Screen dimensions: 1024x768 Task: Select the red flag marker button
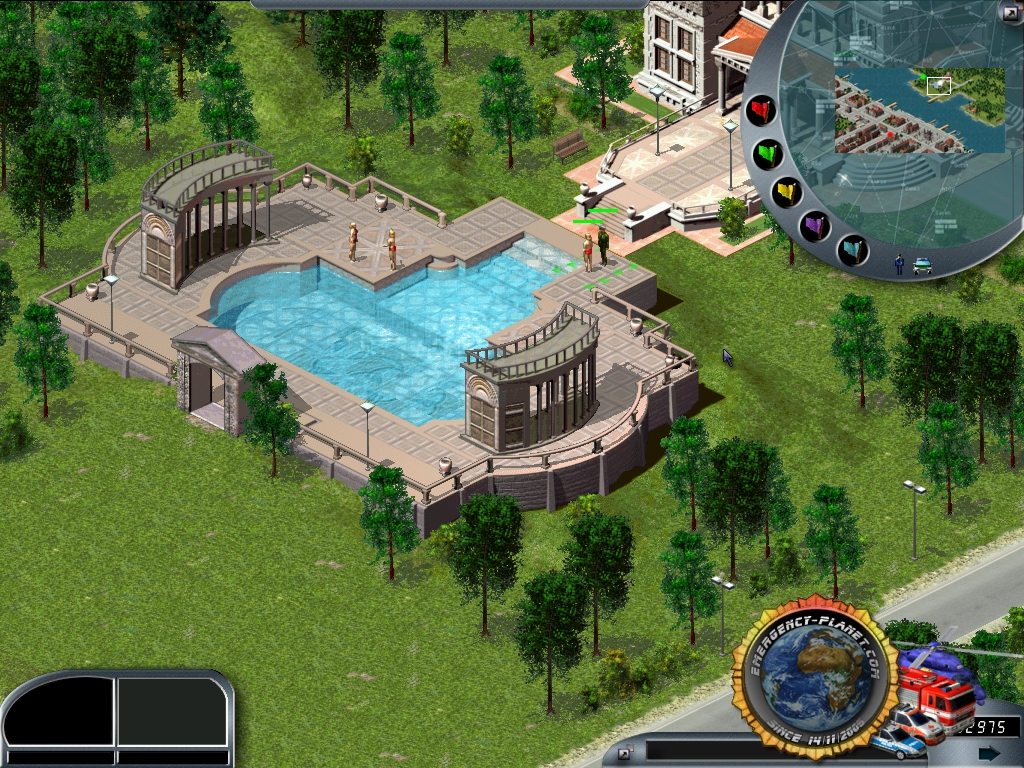pos(762,109)
